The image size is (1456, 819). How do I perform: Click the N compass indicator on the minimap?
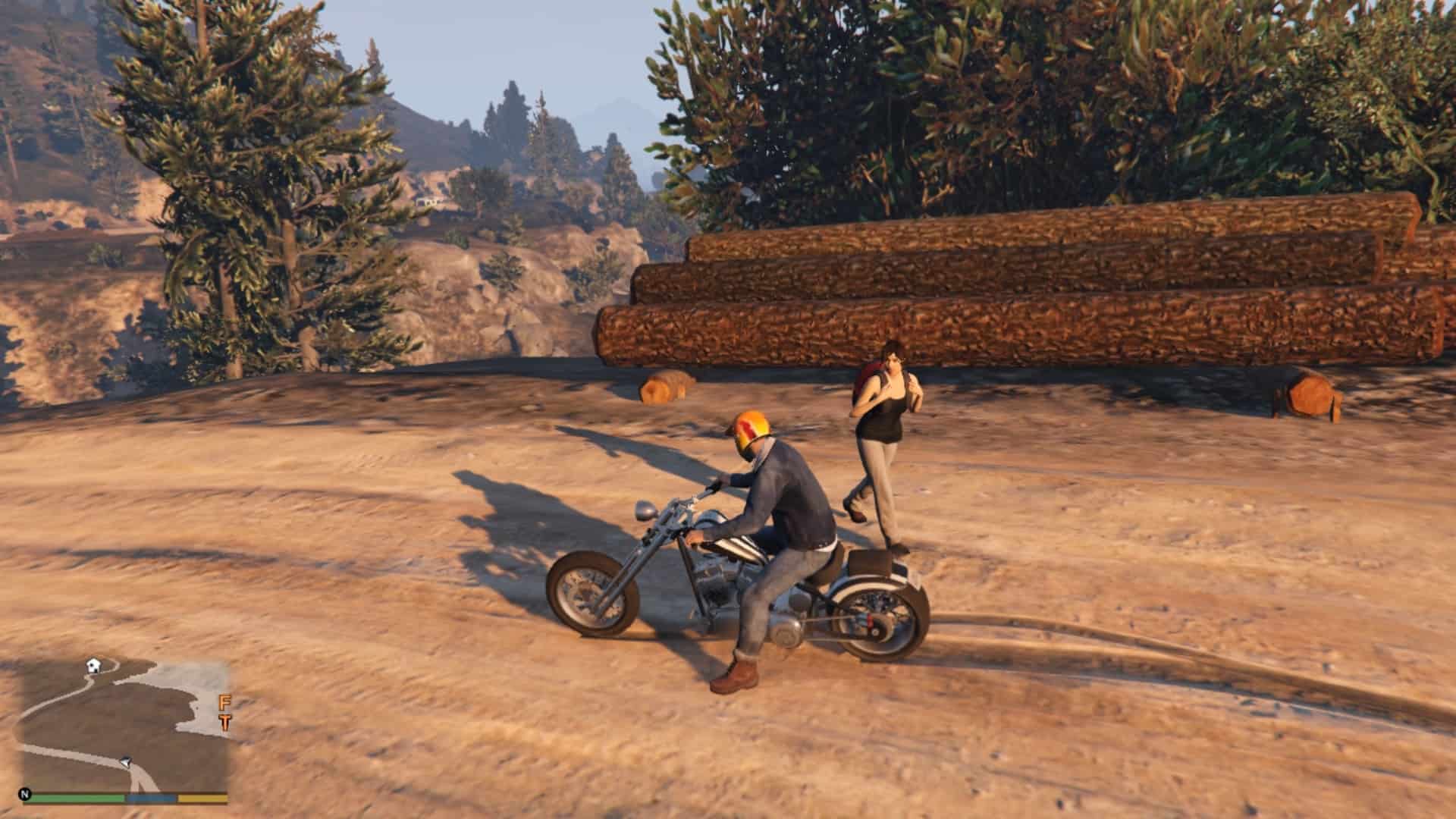point(25,794)
